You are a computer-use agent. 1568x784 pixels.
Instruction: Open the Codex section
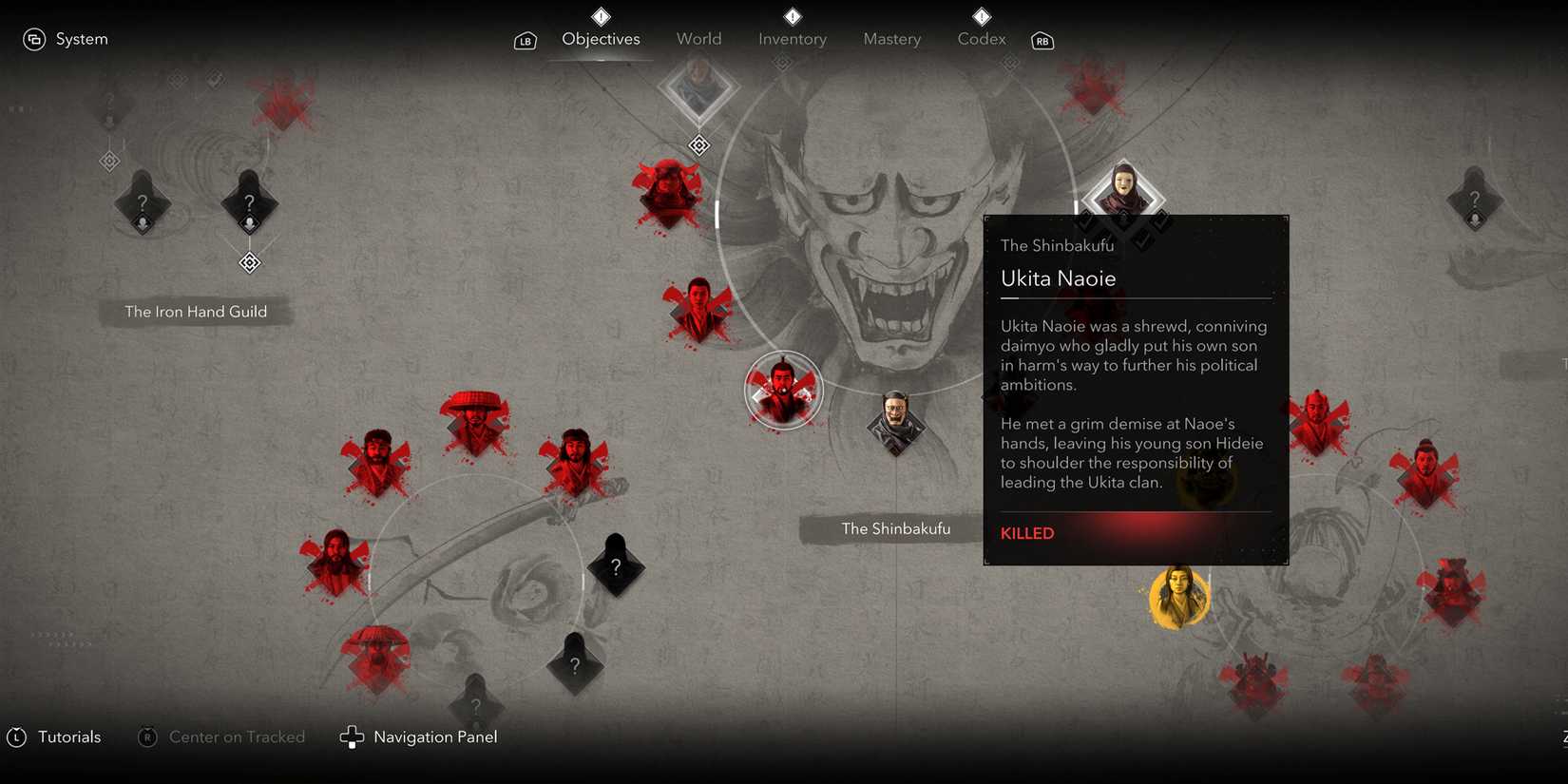[980, 38]
